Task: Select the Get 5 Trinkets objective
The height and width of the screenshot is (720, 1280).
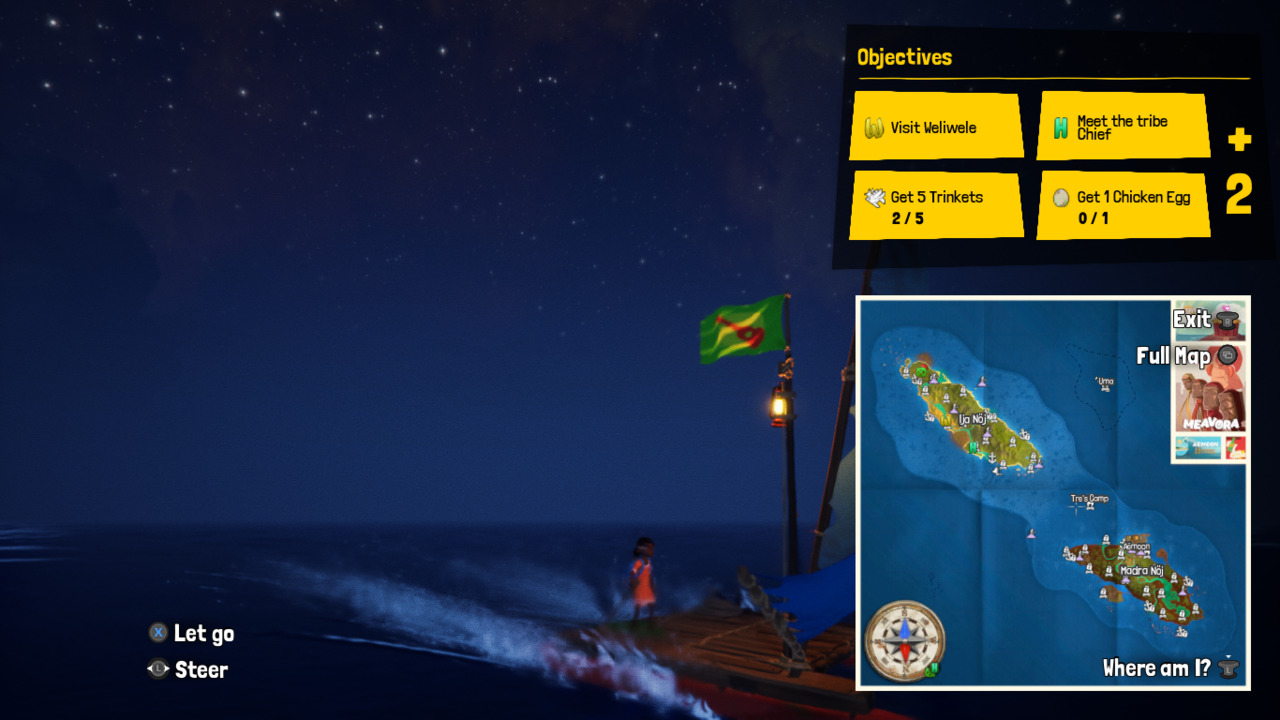Action: point(936,206)
